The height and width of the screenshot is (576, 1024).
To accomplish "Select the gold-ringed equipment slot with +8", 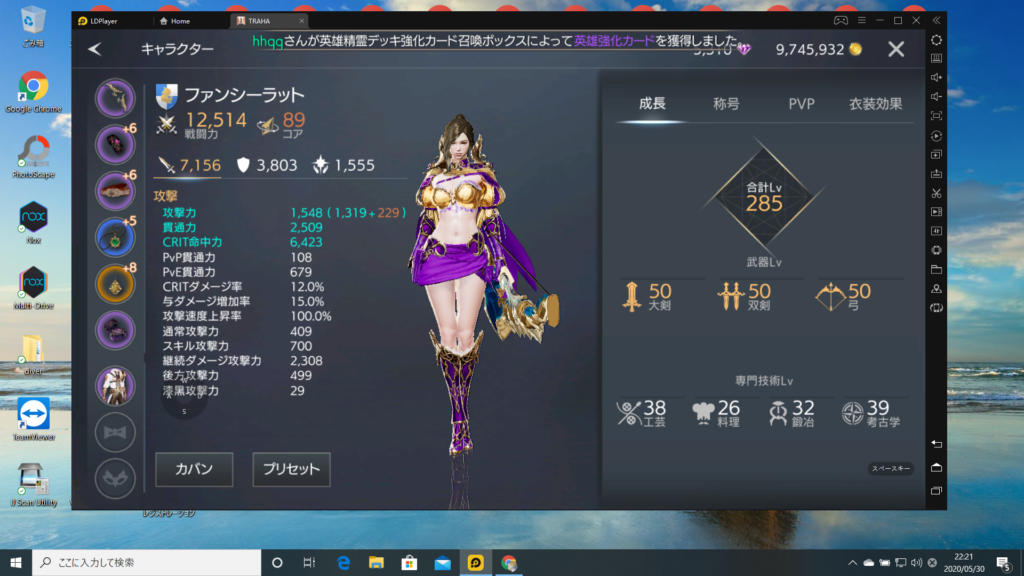I will (115, 284).
